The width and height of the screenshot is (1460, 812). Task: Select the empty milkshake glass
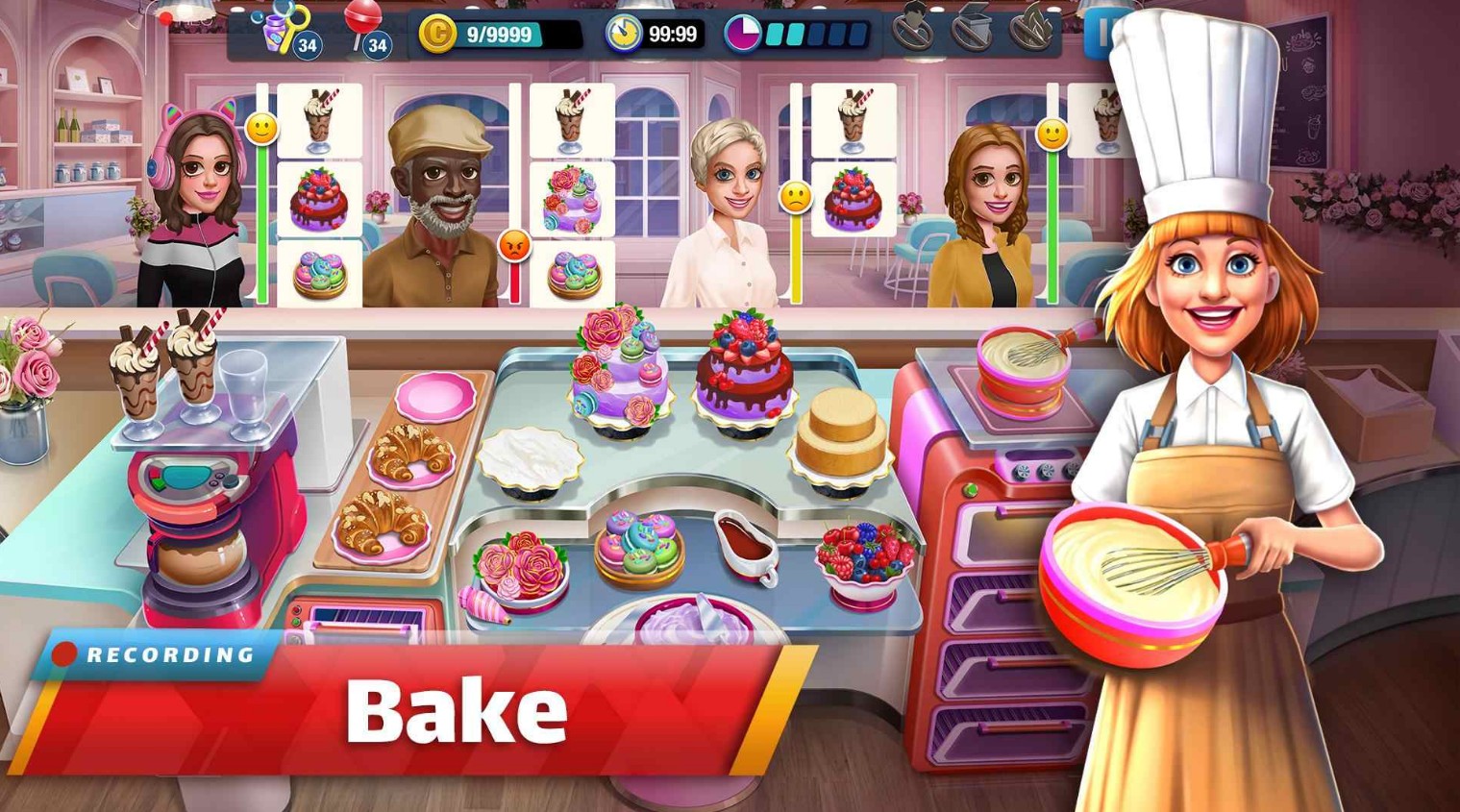(243, 389)
